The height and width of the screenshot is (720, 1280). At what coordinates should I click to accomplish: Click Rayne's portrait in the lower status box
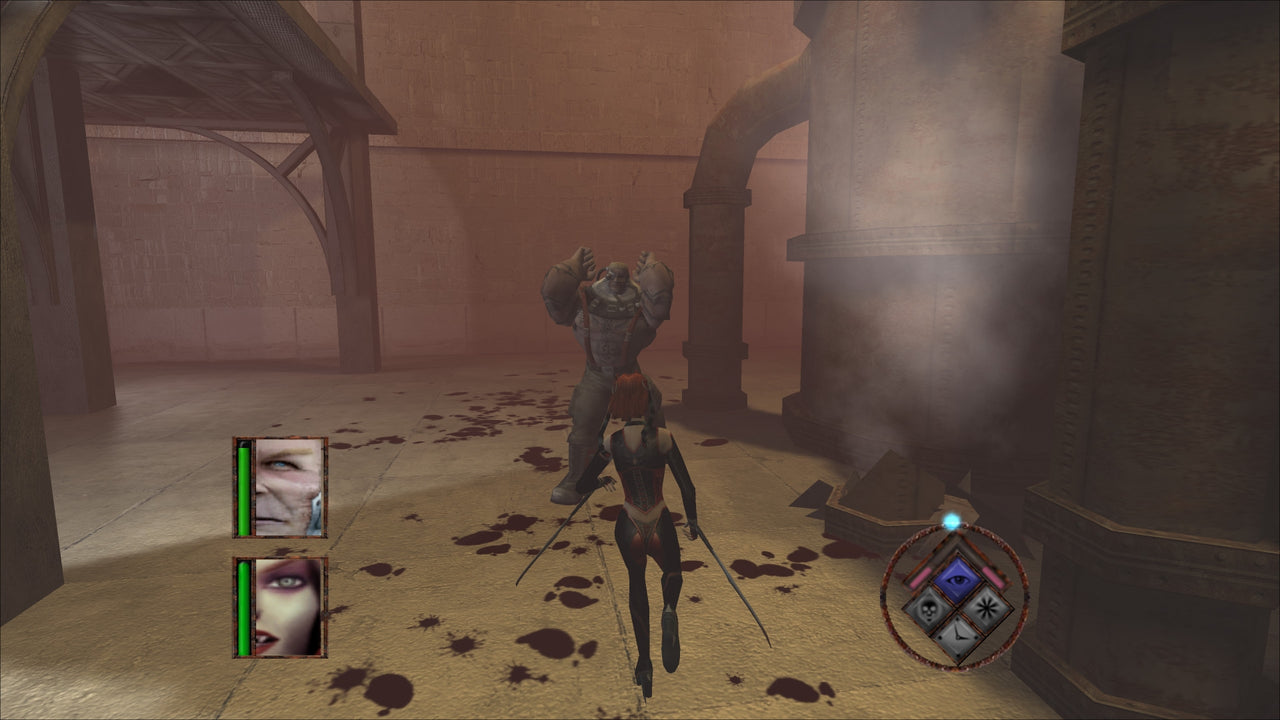coord(287,607)
